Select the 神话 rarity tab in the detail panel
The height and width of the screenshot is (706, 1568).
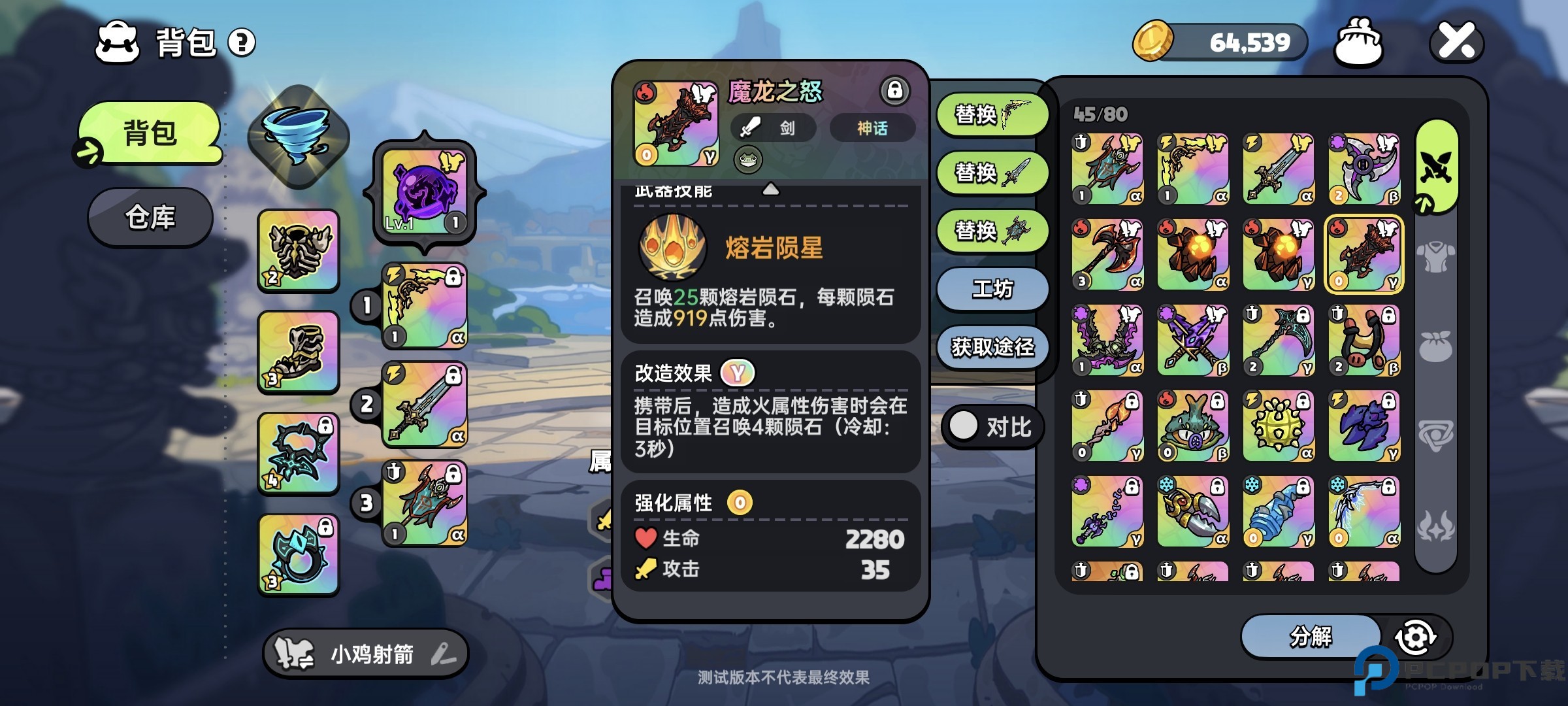tap(873, 129)
